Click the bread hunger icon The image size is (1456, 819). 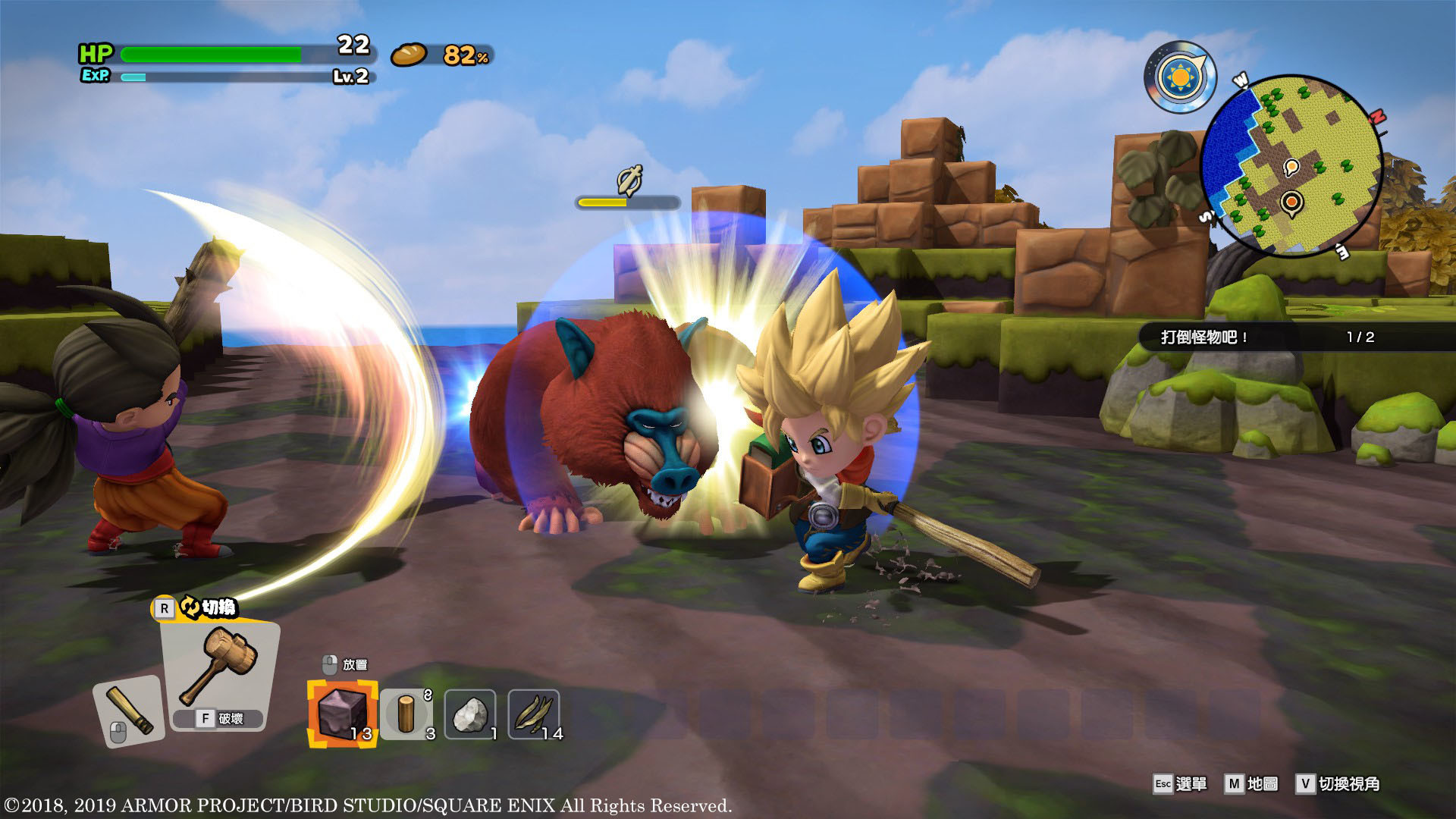409,55
